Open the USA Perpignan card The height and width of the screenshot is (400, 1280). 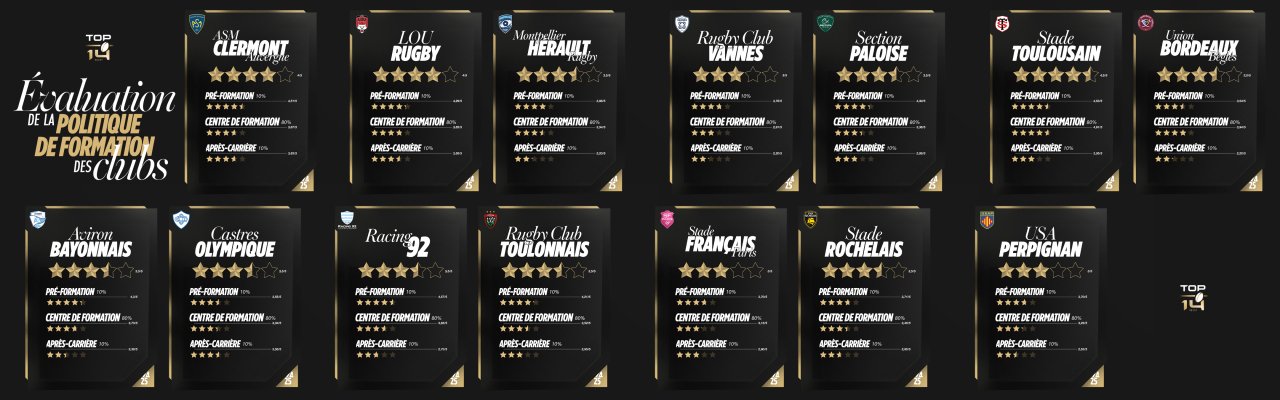point(1042,296)
